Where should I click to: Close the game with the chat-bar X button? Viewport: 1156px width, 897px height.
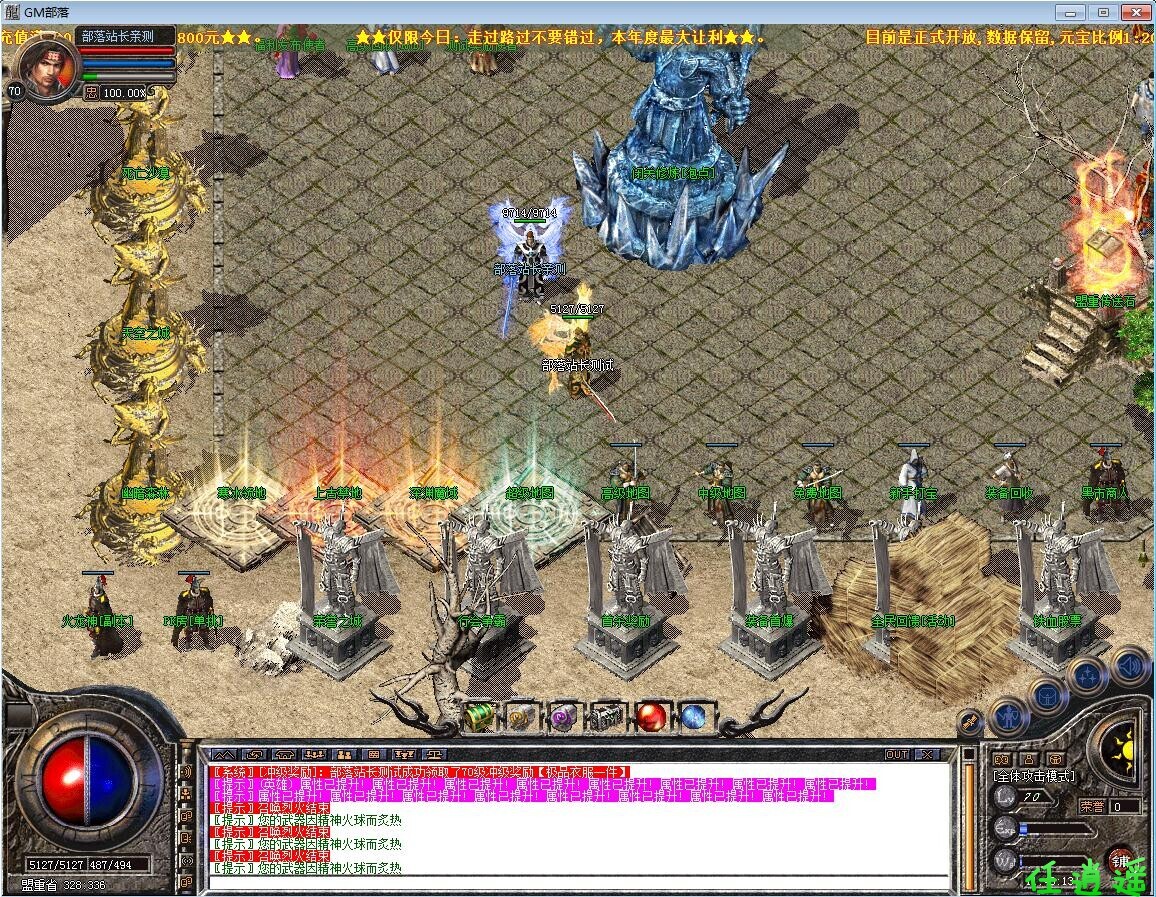tap(928, 754)
